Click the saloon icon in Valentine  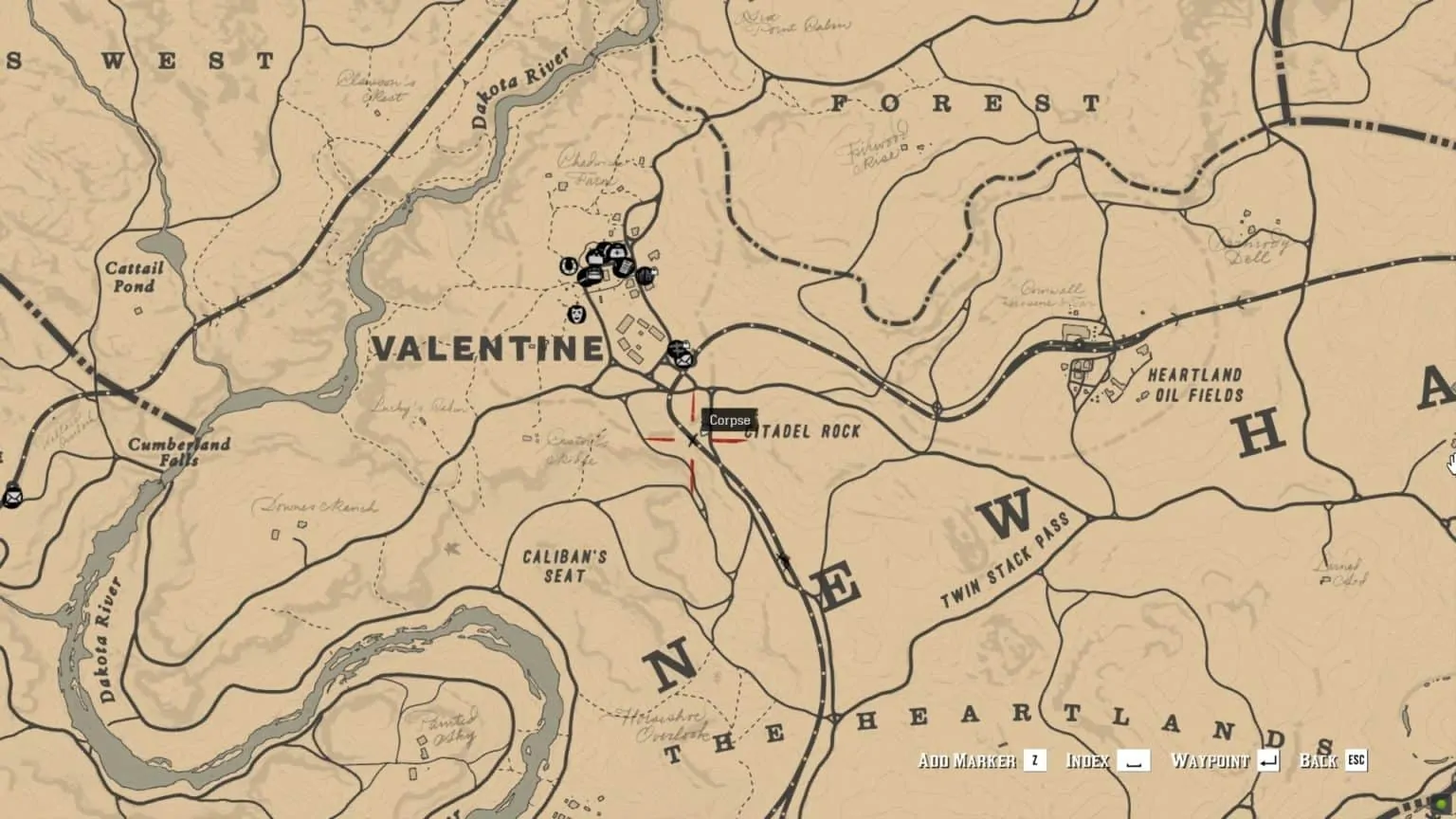pyautogui.click(x=593, y=276)
